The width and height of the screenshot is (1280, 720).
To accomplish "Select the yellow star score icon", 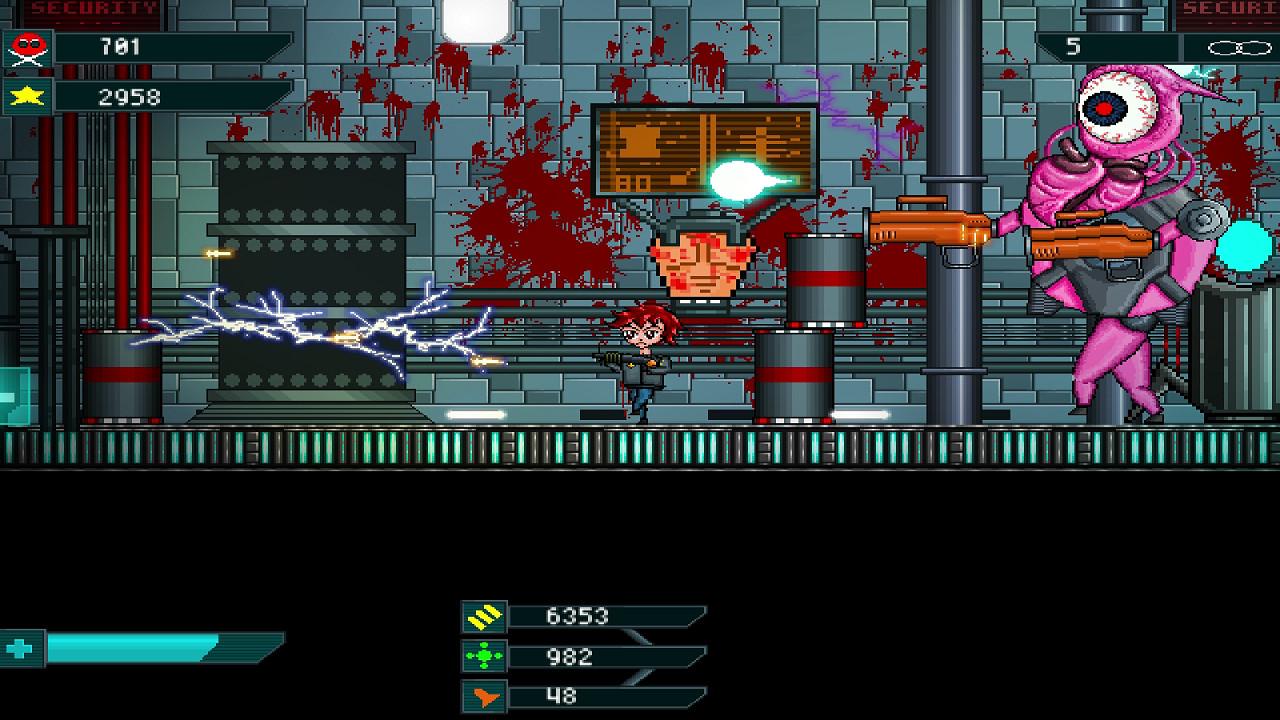I will click(30, 97).
